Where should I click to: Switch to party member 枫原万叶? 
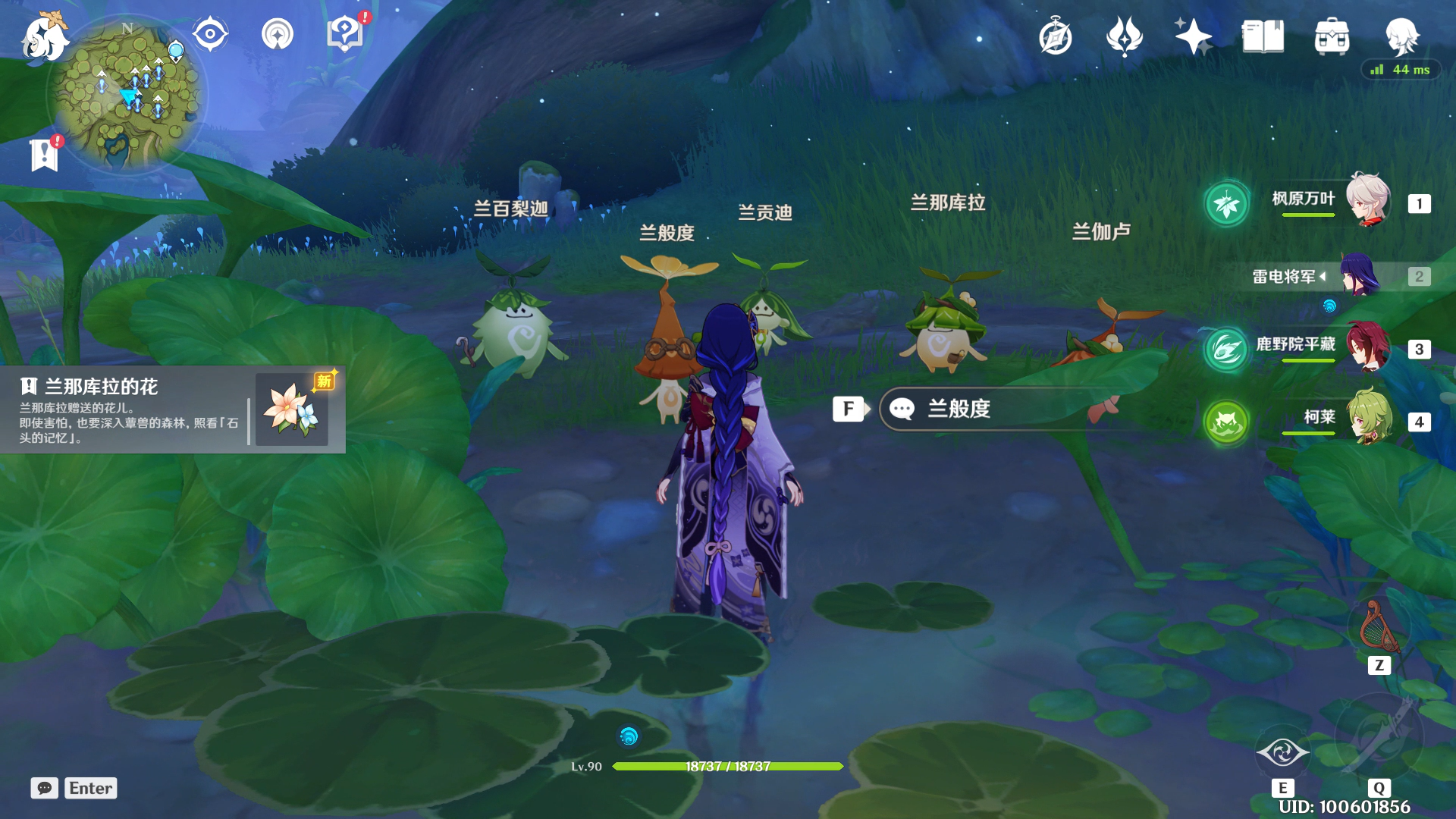1335,202
